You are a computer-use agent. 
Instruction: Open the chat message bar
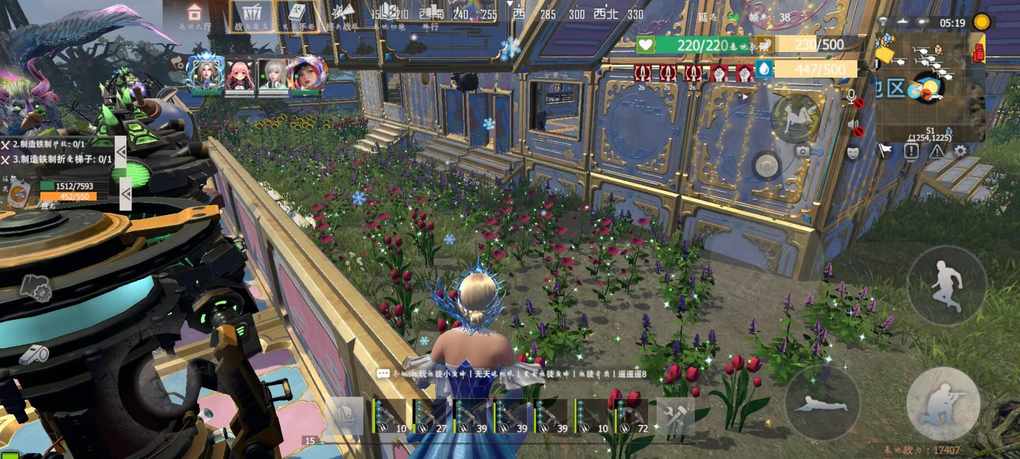point(511,373)
